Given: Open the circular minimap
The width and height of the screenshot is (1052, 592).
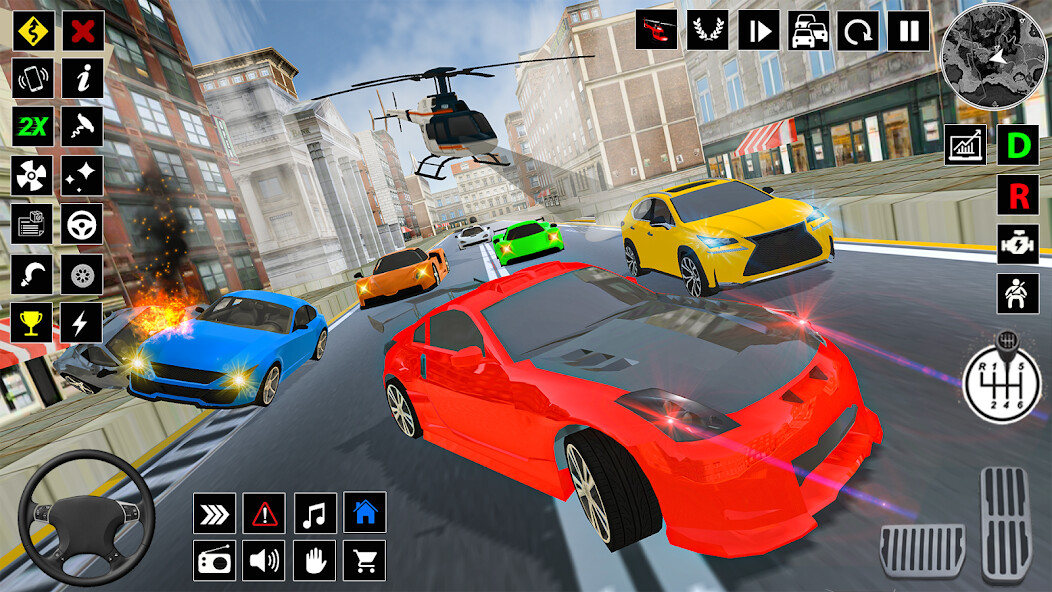Looking at the screenshot, I should click(x=993, y=57).
